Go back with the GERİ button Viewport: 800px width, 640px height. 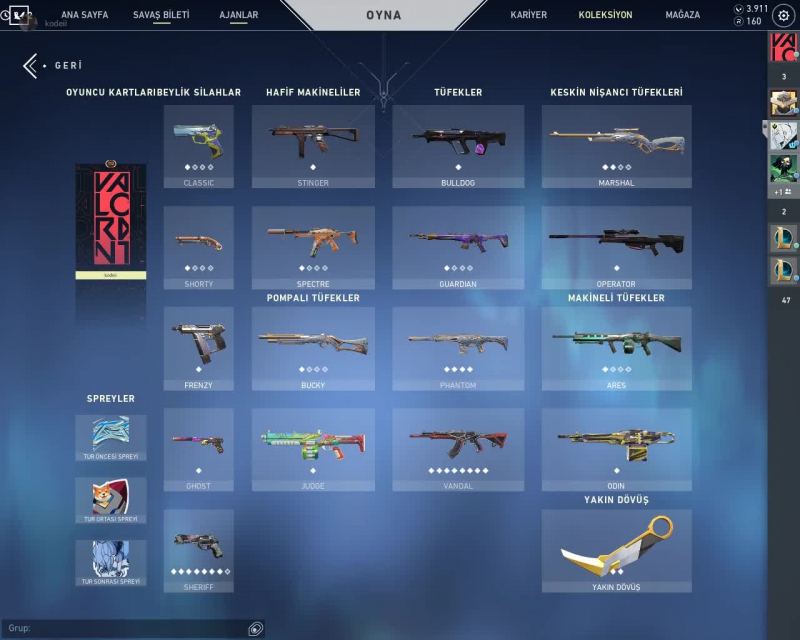coord(54,65)
